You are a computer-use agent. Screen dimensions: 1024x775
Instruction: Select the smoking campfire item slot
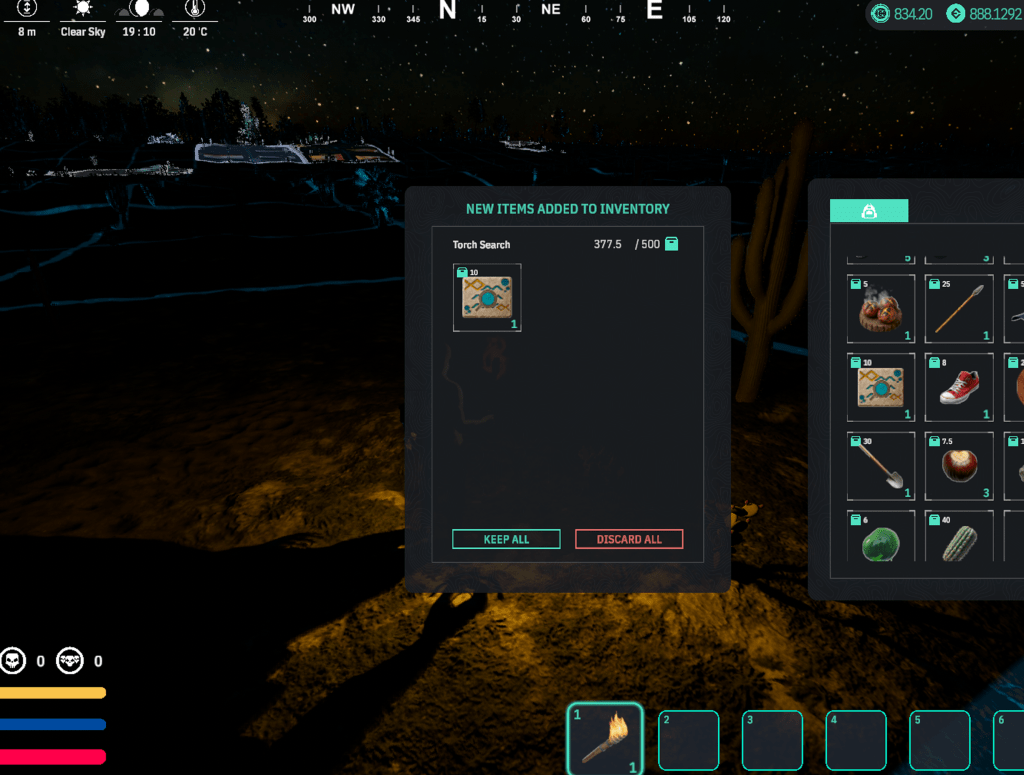click(x=881, y=310)
